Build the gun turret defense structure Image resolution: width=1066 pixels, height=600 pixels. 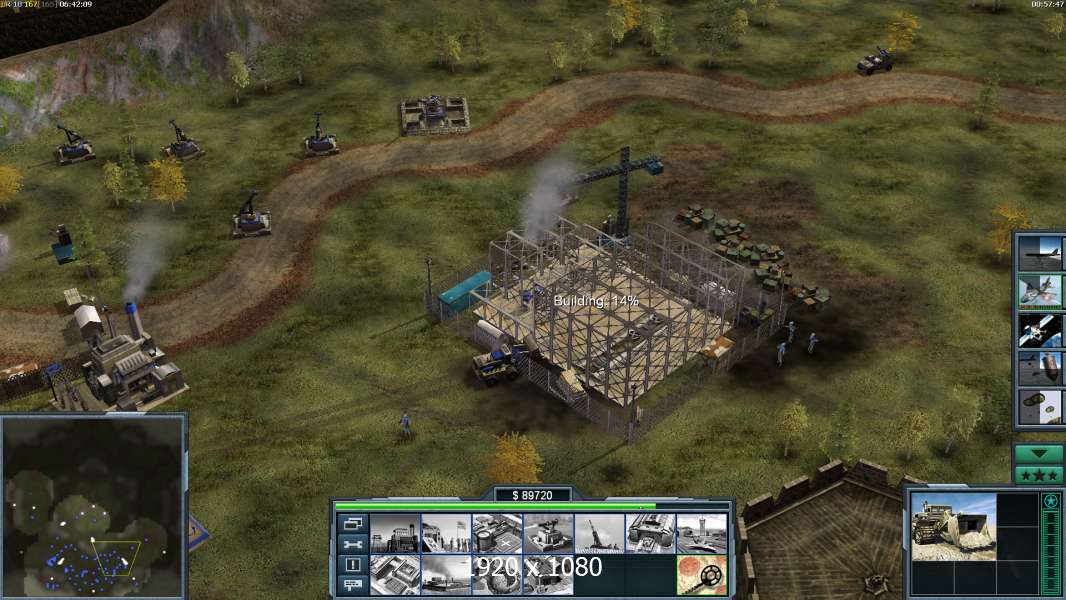point(548,534)
